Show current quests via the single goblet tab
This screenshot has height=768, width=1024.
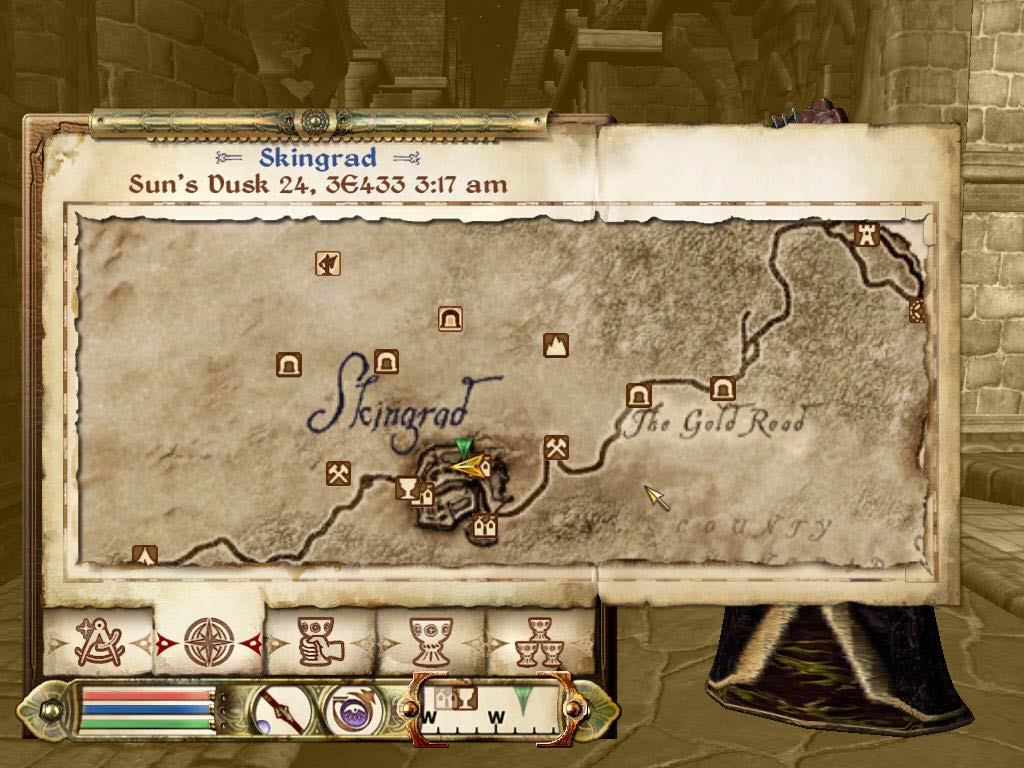[432, 641]
